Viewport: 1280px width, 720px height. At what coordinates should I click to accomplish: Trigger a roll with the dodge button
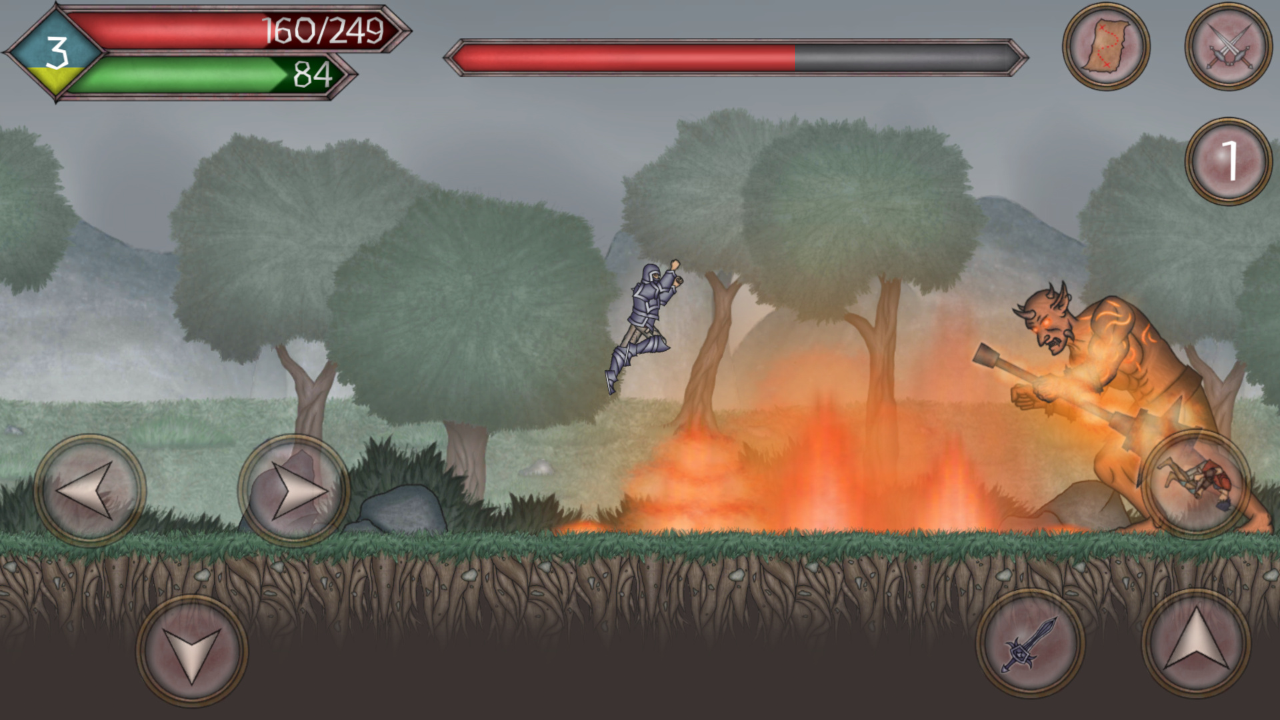point(1197,480)
